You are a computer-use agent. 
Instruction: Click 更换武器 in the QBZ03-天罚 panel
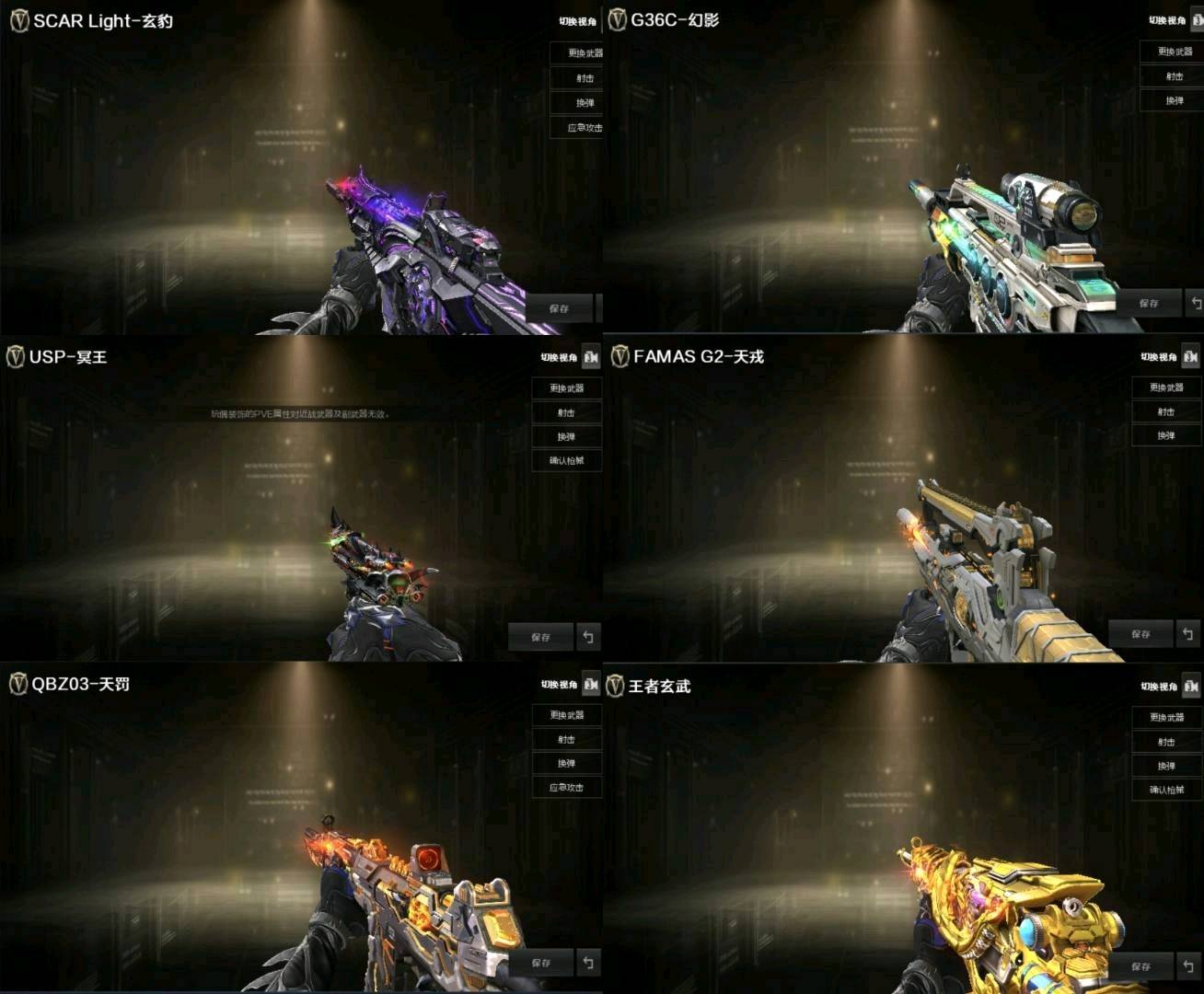(569, 714)
